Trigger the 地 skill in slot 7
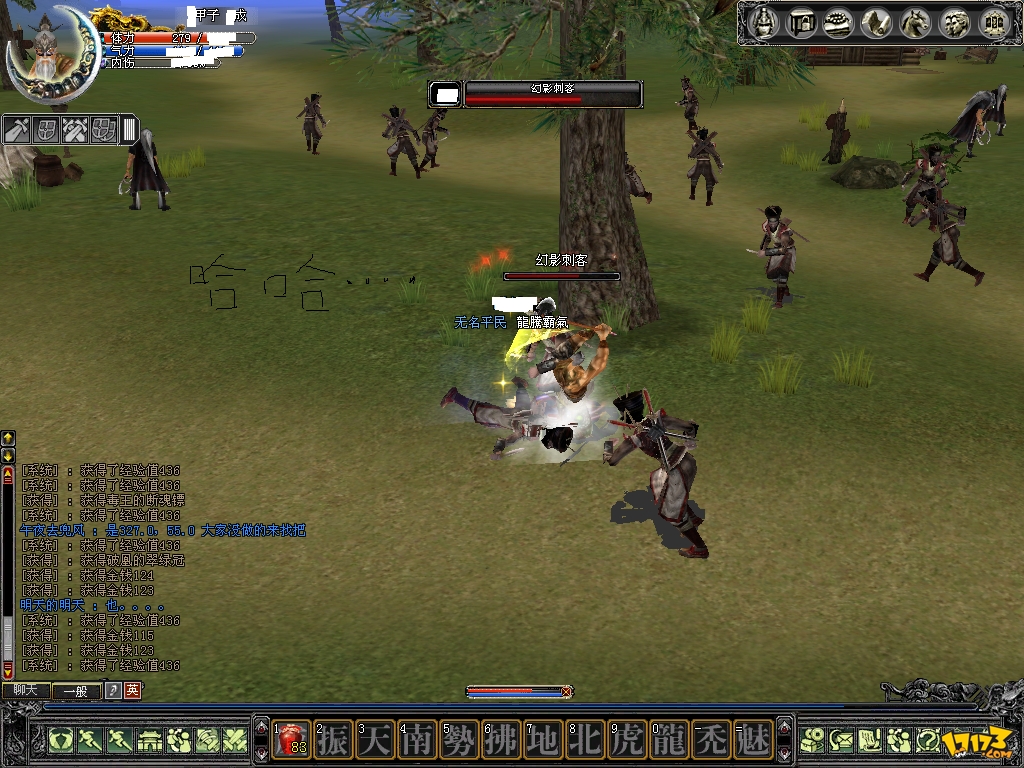This screenshot has width=1024, height=768. (544, 740)
